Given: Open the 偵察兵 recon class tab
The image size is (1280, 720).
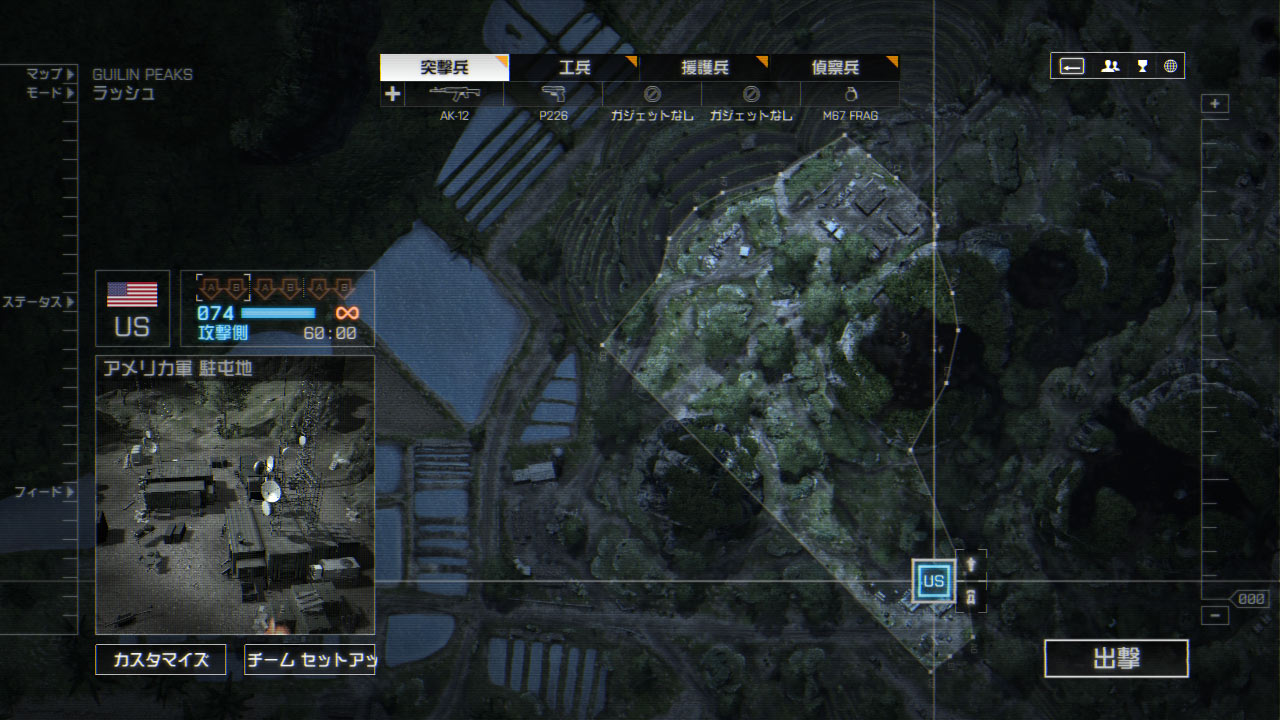Looking at the screenshot, I should tap(834, 68).
